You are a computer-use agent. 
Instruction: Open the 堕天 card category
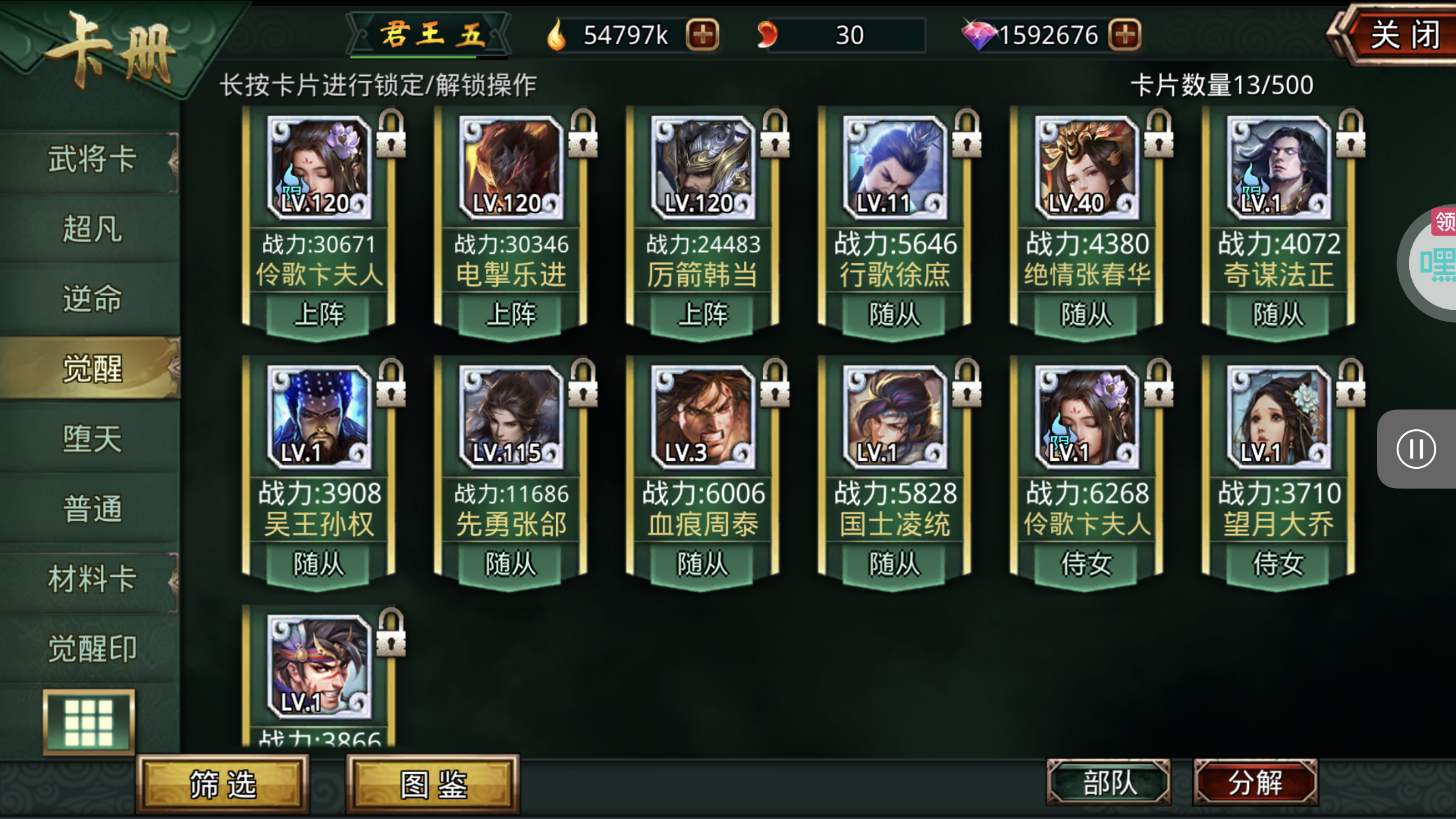click(91, 439)
